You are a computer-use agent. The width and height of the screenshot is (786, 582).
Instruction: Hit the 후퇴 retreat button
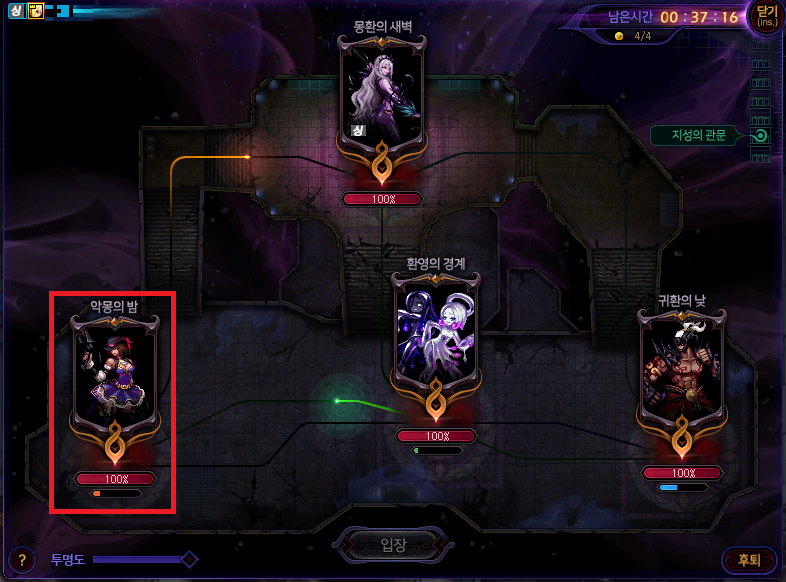point(748,560)
